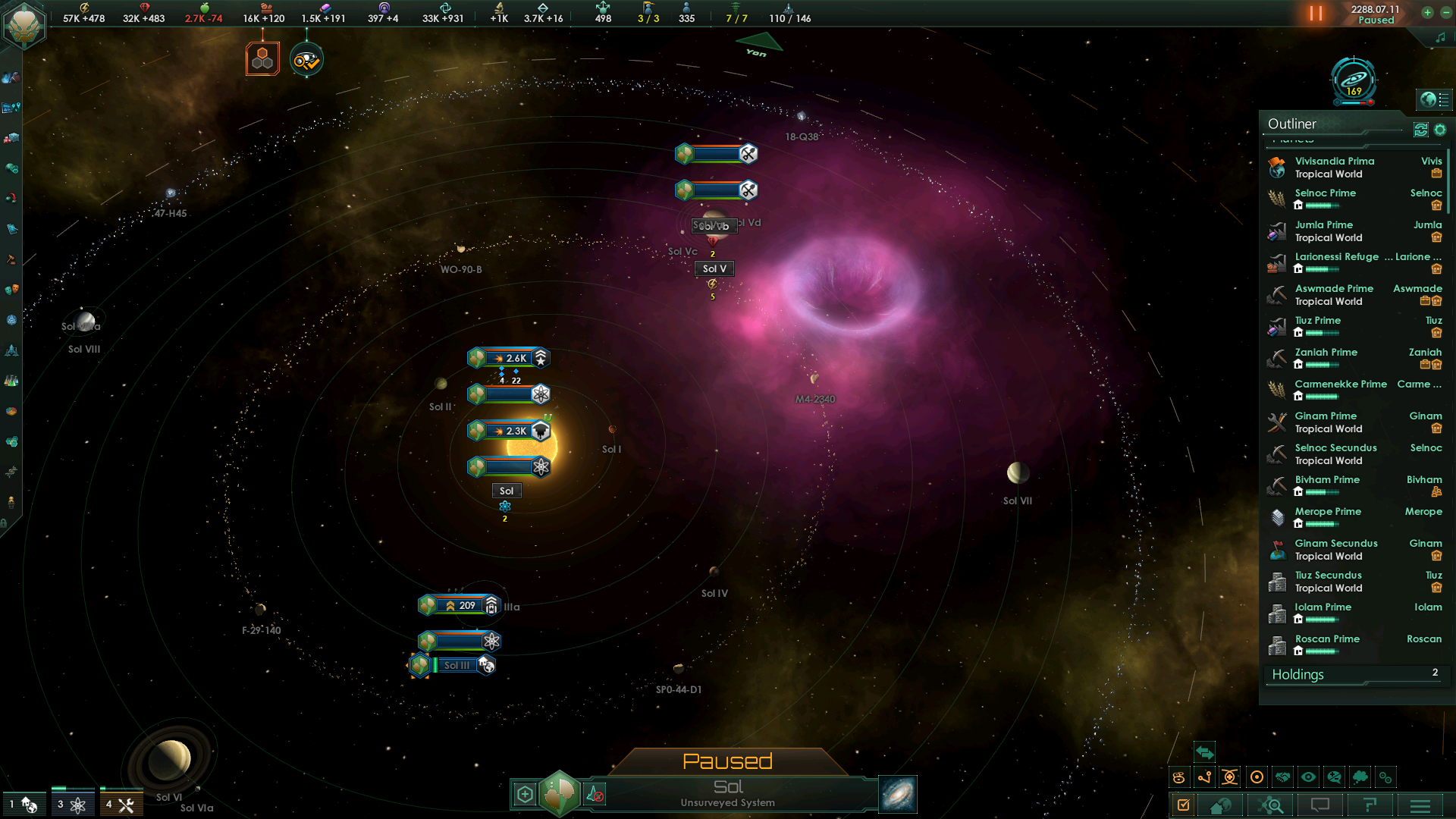Open the contacts panel icon at sidebar top

click(x=11, y=77)
